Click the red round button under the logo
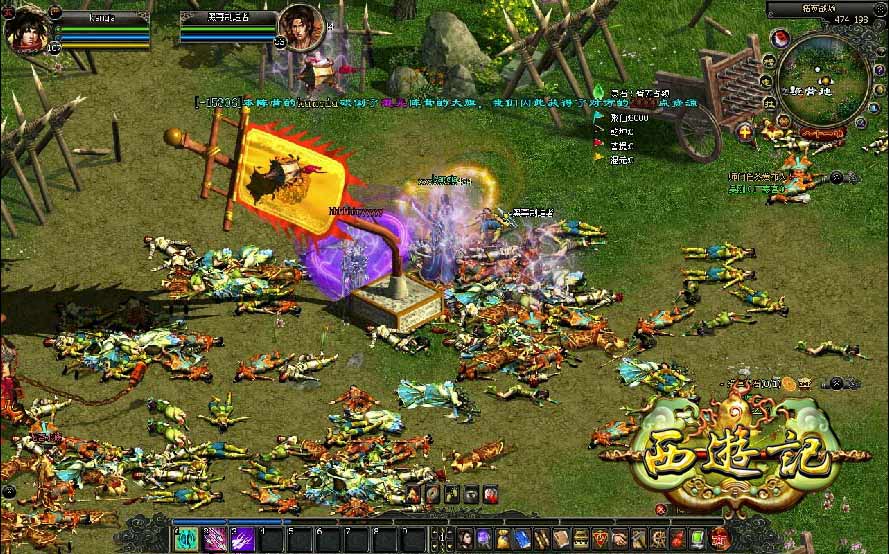Viewport: 889px width, 554px height. (x=659, y=509)
